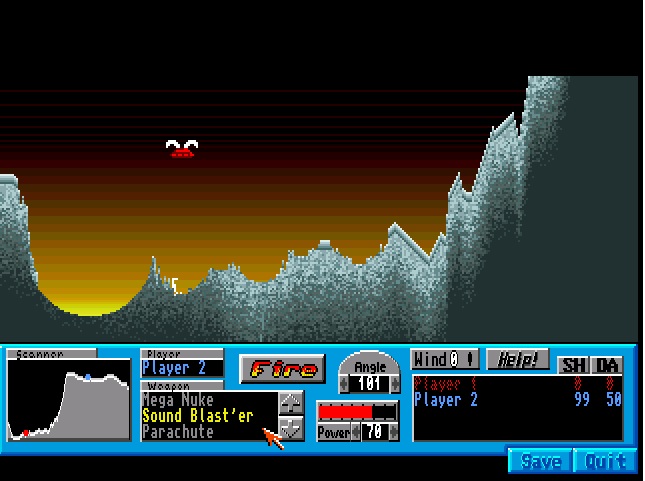Click the Scanner terrain minimap
Image resolution: width=645 pixels, height=481 pixels.
click(68, 400)
